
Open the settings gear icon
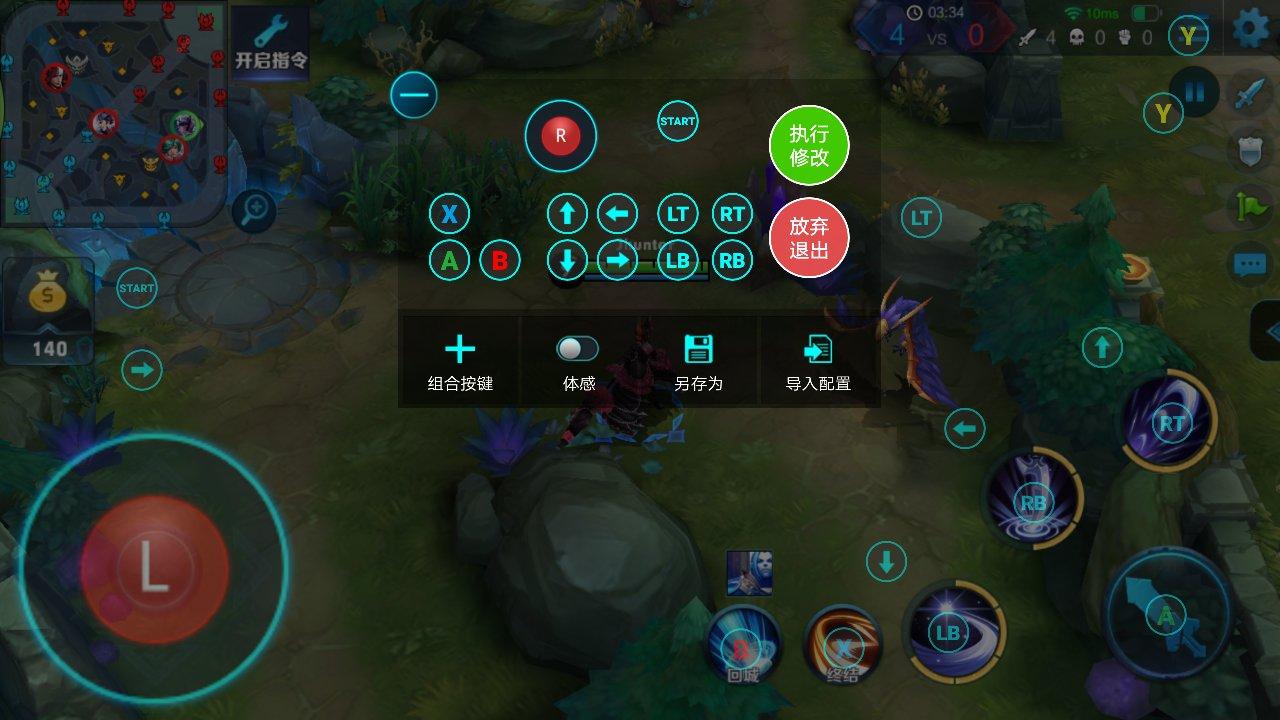click(x=1251, y=29)
